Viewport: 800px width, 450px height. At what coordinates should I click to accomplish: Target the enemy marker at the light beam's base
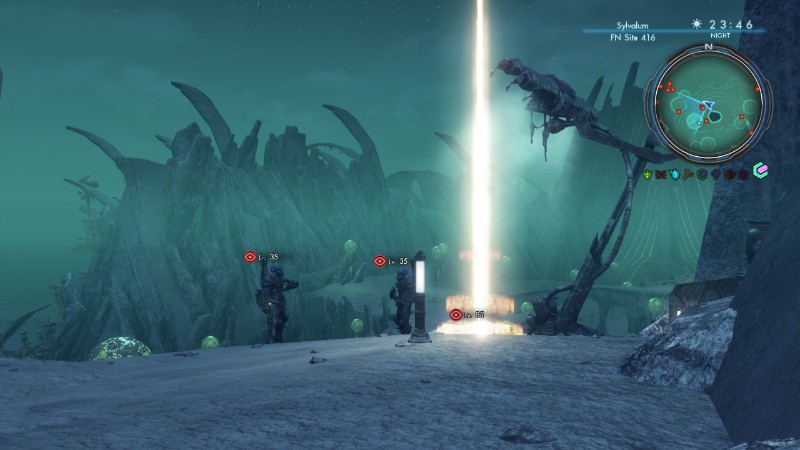pos(456,314)
